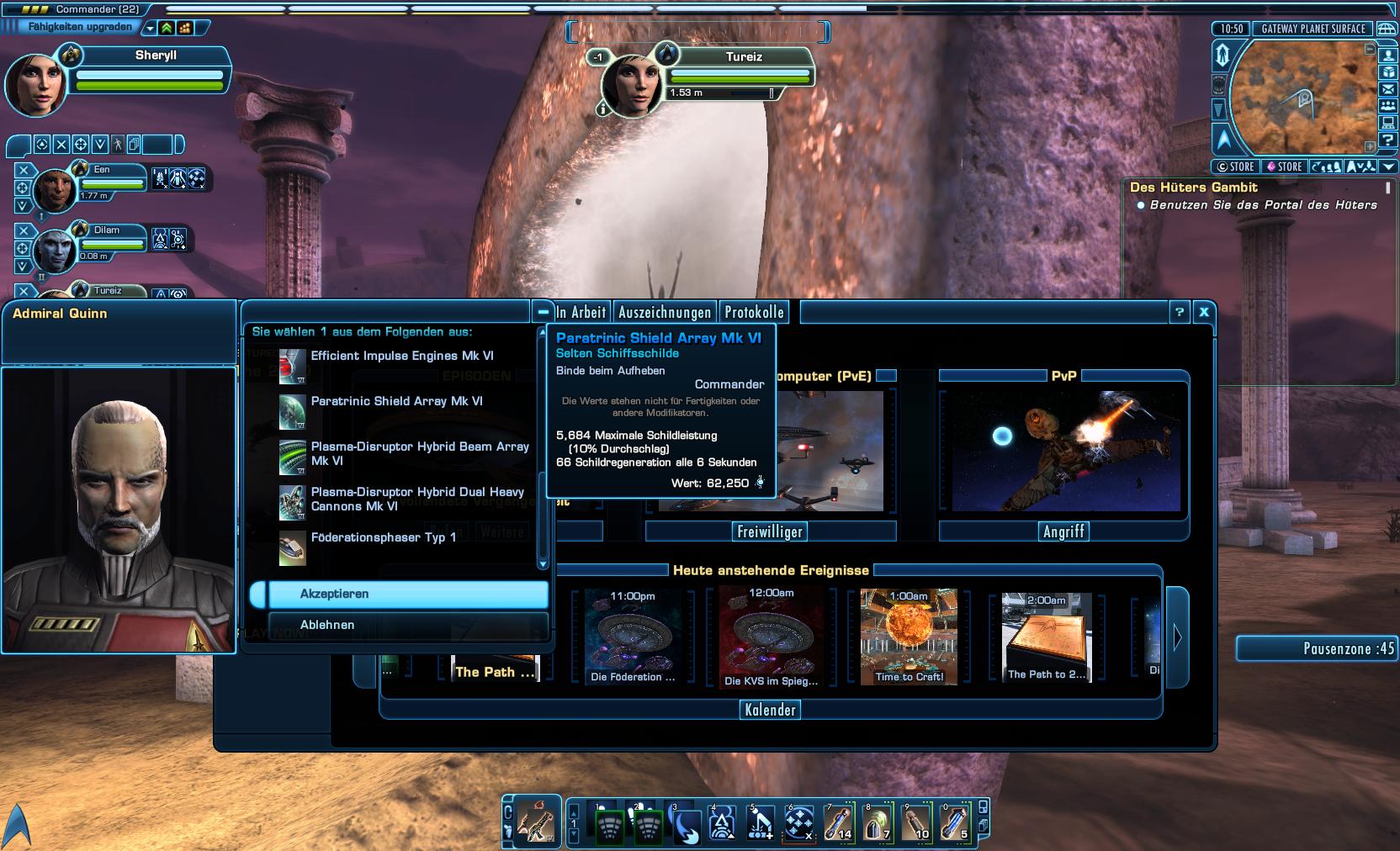This screenshot has width=1400, height=851.
Task: Click the Freiwilliger PvE button
Action: pyautogui.click(x=770, y=531)
